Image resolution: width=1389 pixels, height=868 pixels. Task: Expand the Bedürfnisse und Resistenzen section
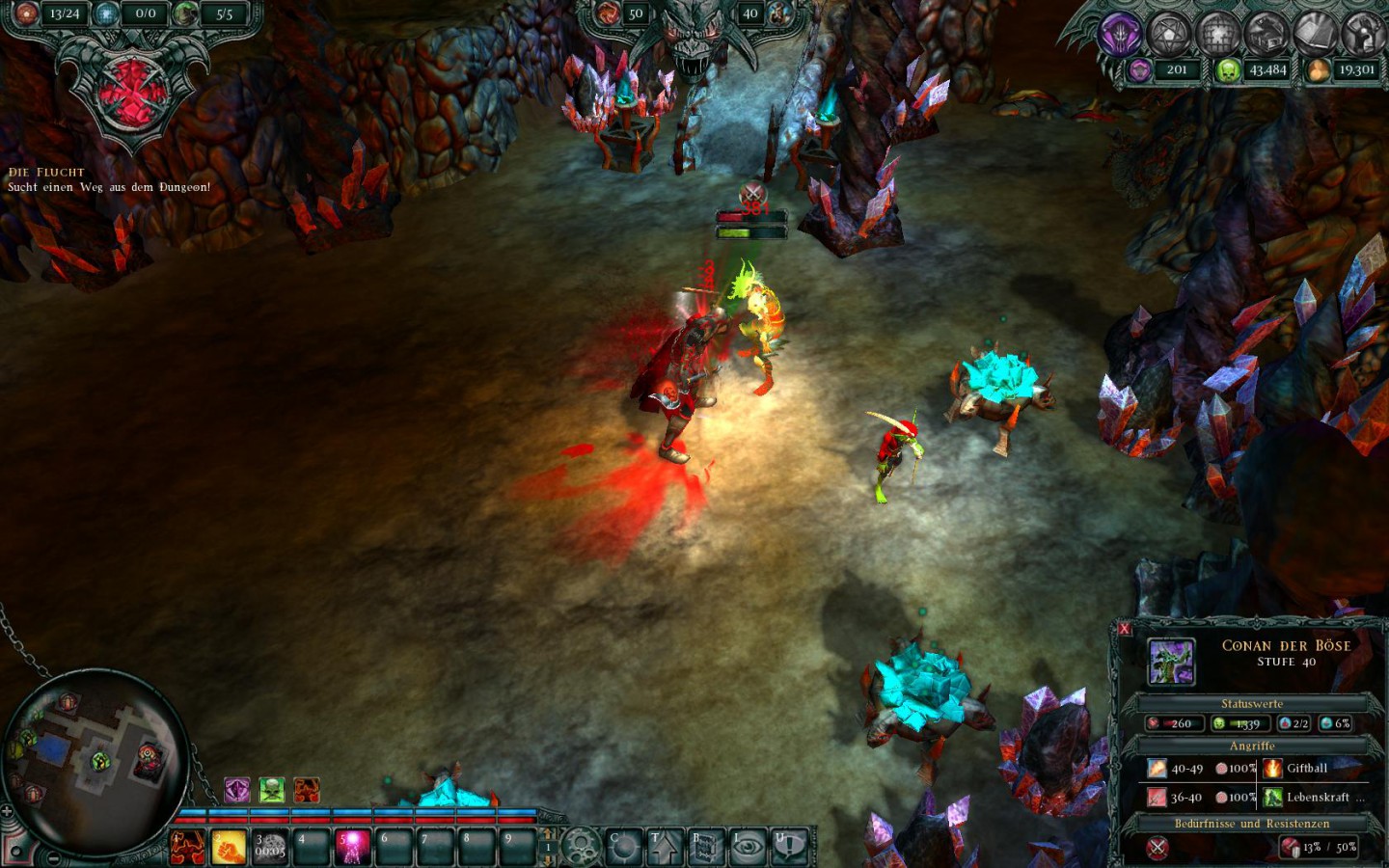click(x=1251, y=823)
